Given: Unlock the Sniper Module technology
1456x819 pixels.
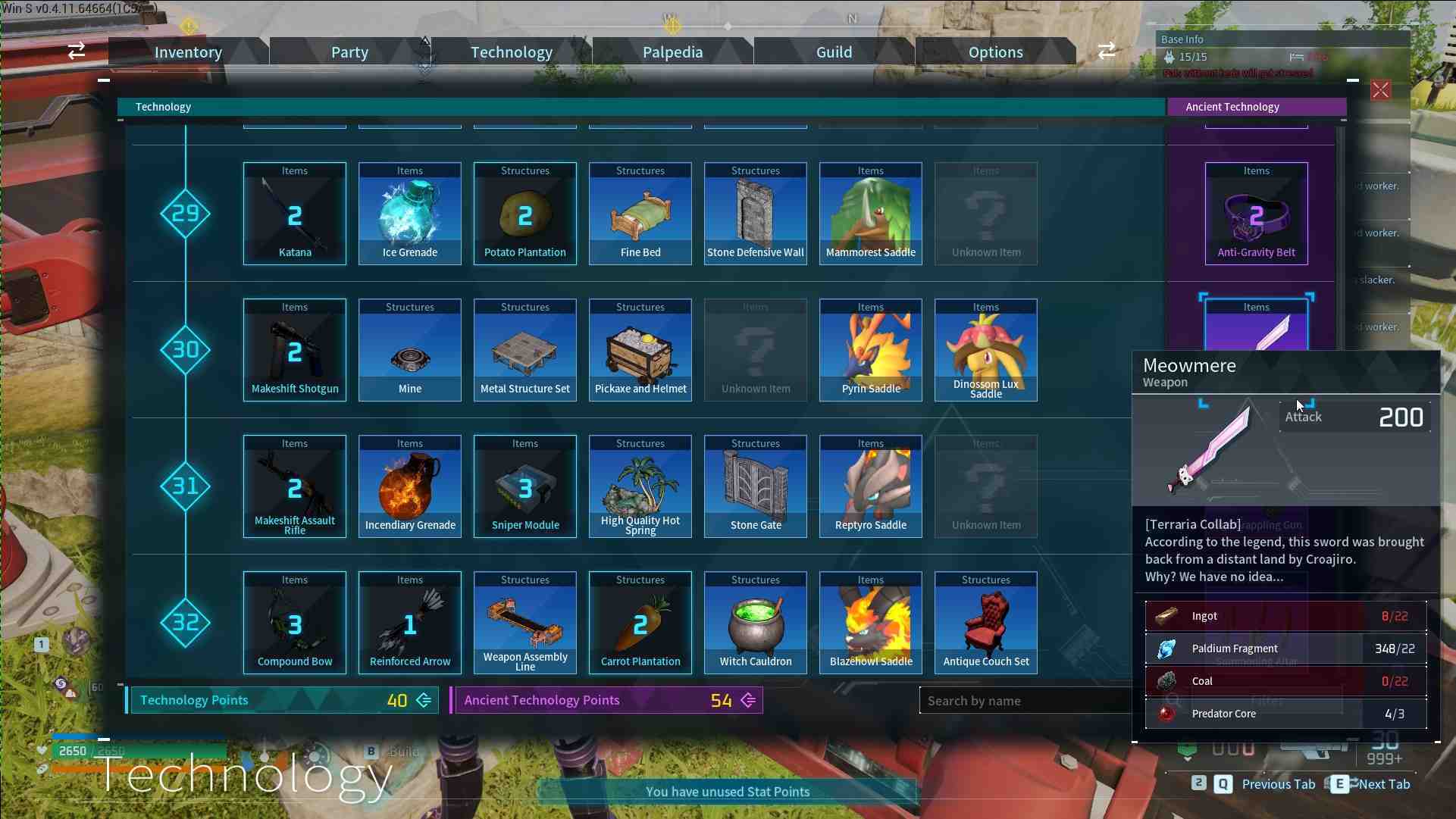Looking at the screenshot, I should tap(525, 486).
